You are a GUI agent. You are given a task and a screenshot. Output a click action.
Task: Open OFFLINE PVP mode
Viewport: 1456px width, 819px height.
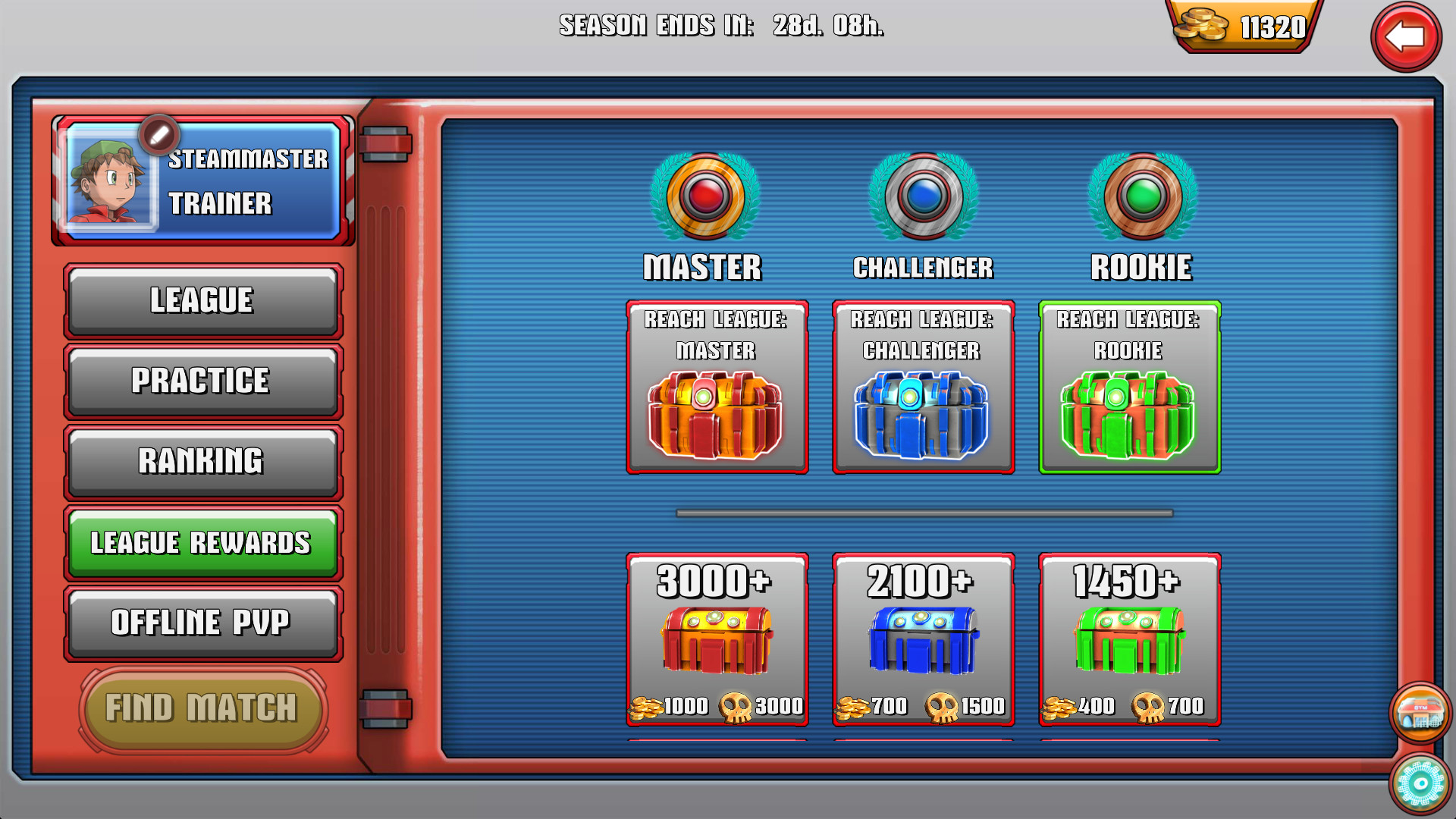(202, 623)
